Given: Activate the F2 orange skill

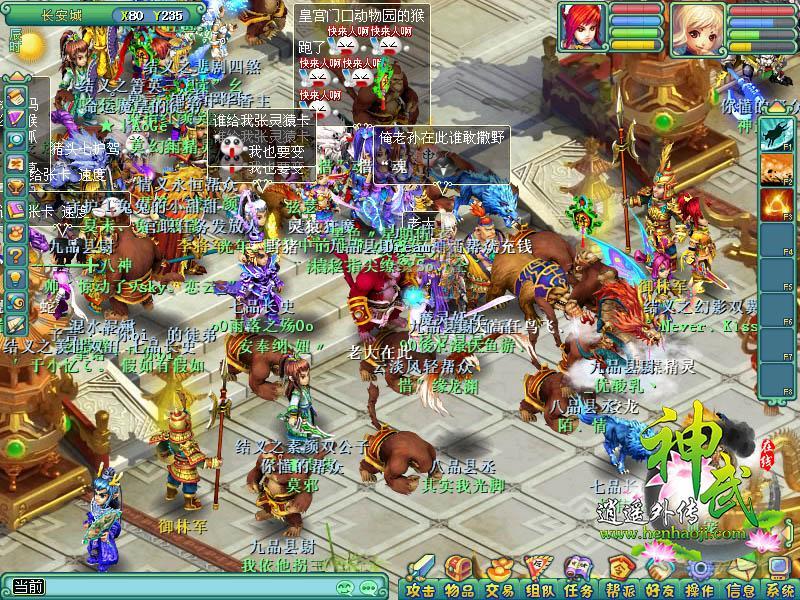Looking at the screenshot, I should (775, 169).
